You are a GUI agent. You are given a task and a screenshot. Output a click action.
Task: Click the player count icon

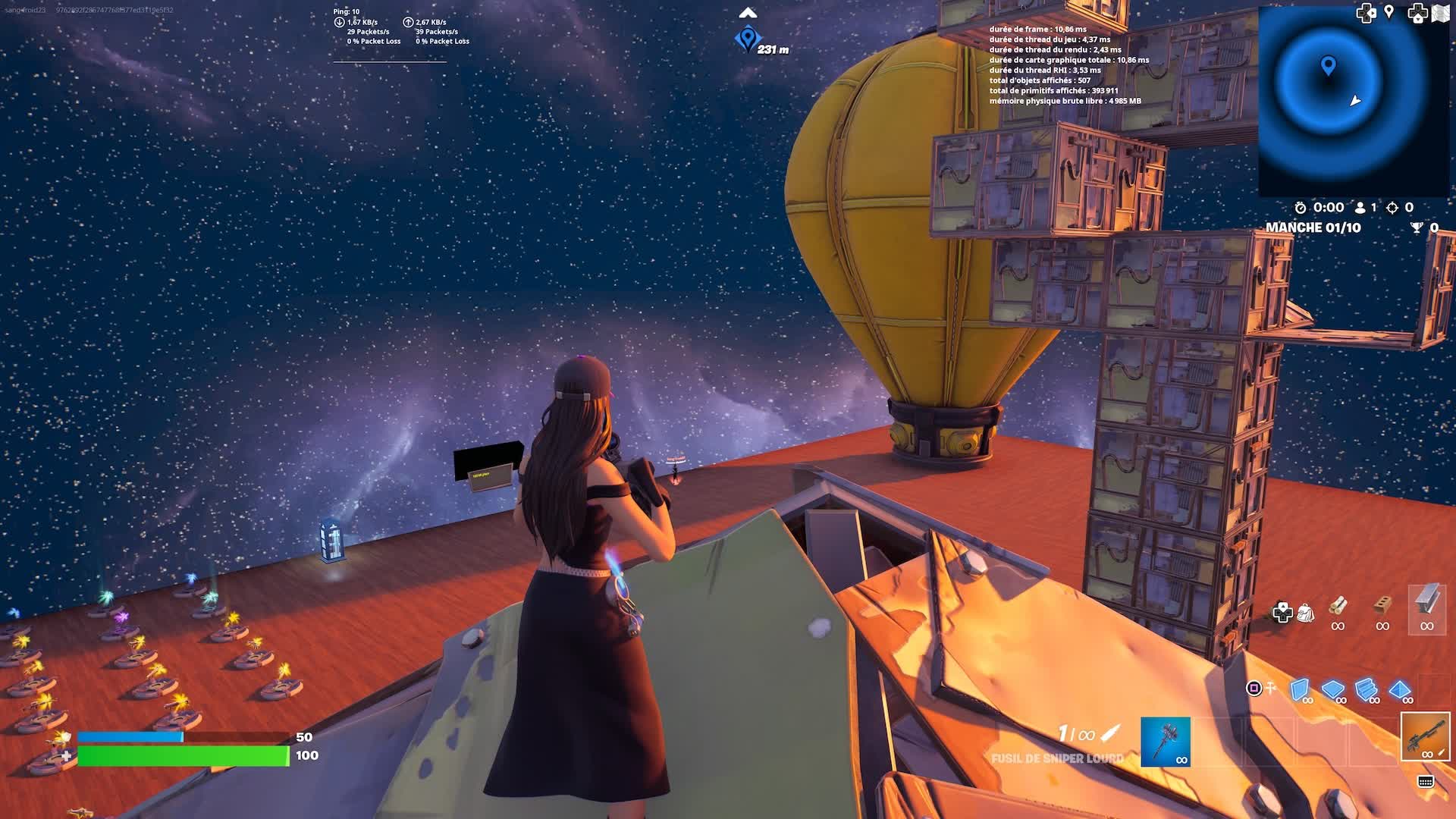point(1360,208)
